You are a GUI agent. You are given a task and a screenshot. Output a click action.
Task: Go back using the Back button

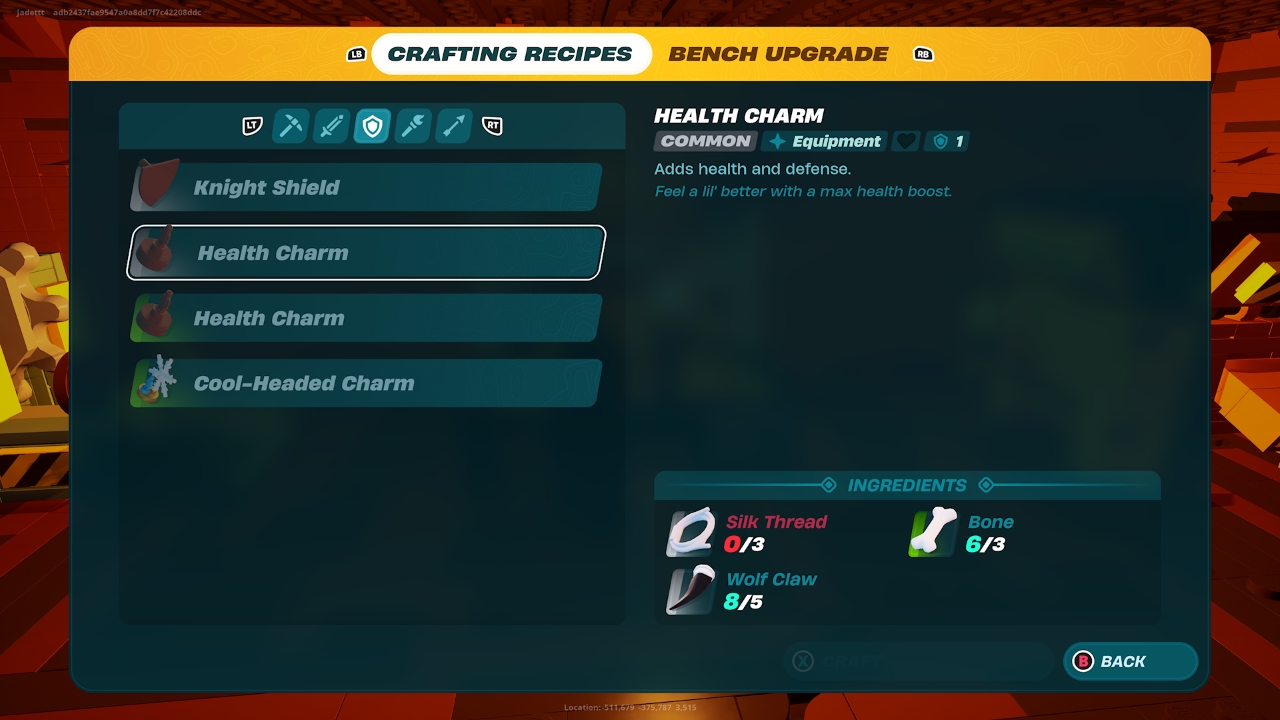(1130, 662)
